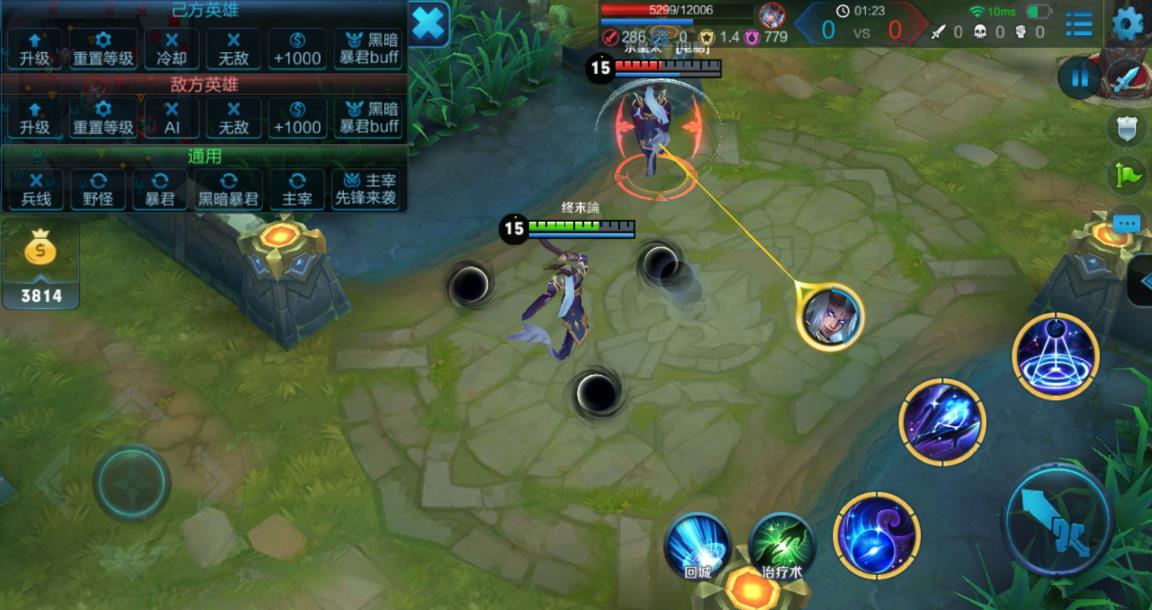Image resolution: width=1152 pixels, height=610 pixels.
Task: Open the settings gear
Action: pyautogui.click(x=1127, y=22)
